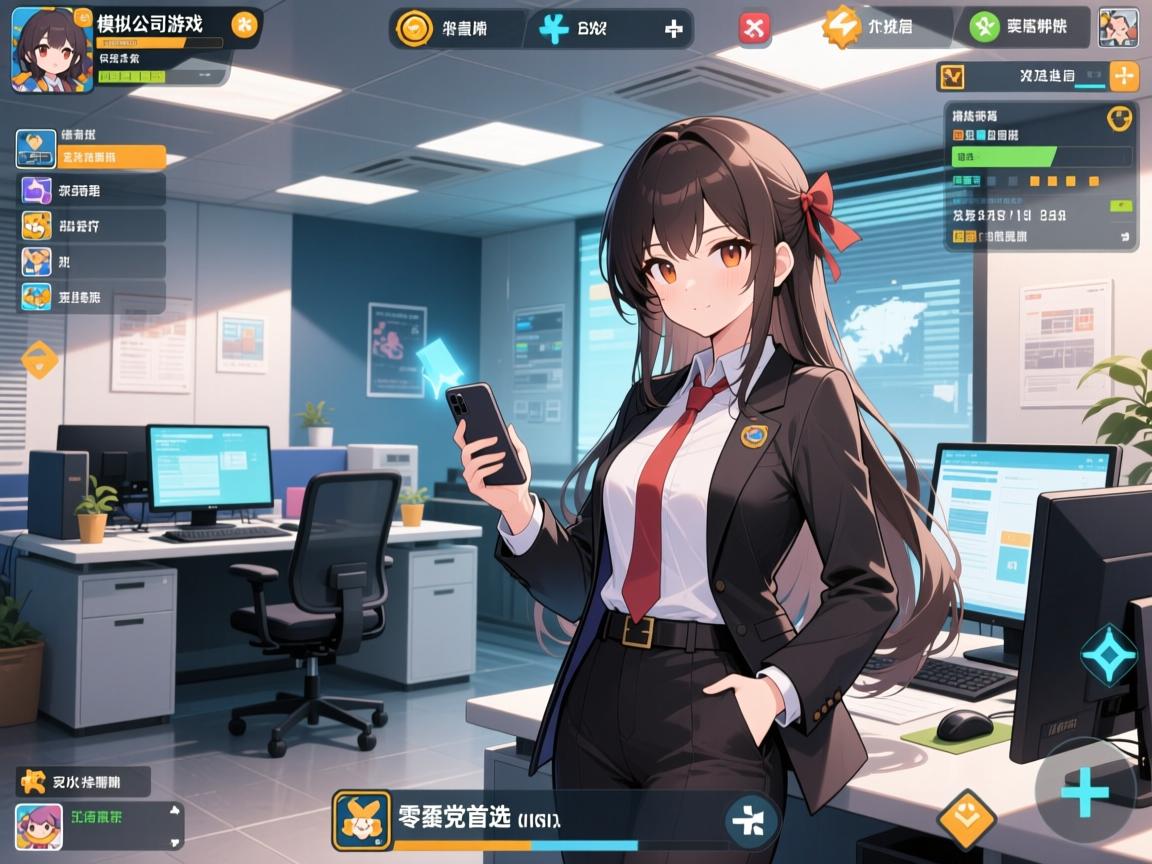Choose the purple arrow icon menu entry
Viewport: 1152px width, 864px height.
[37, 190]
